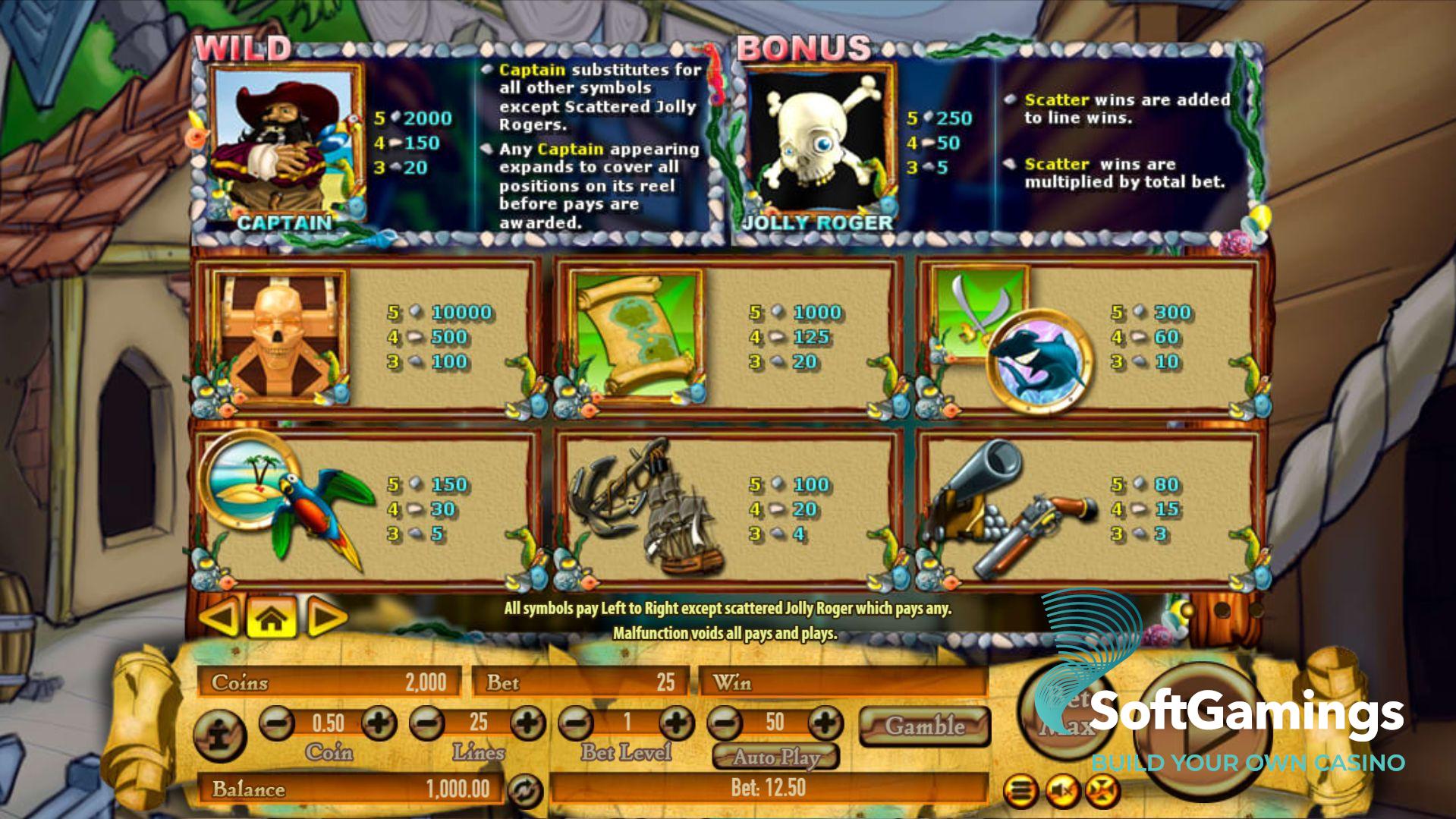The width and height of the screenshot is (1456, 819).
Task: Open the info button
Action: click(219, 734)
